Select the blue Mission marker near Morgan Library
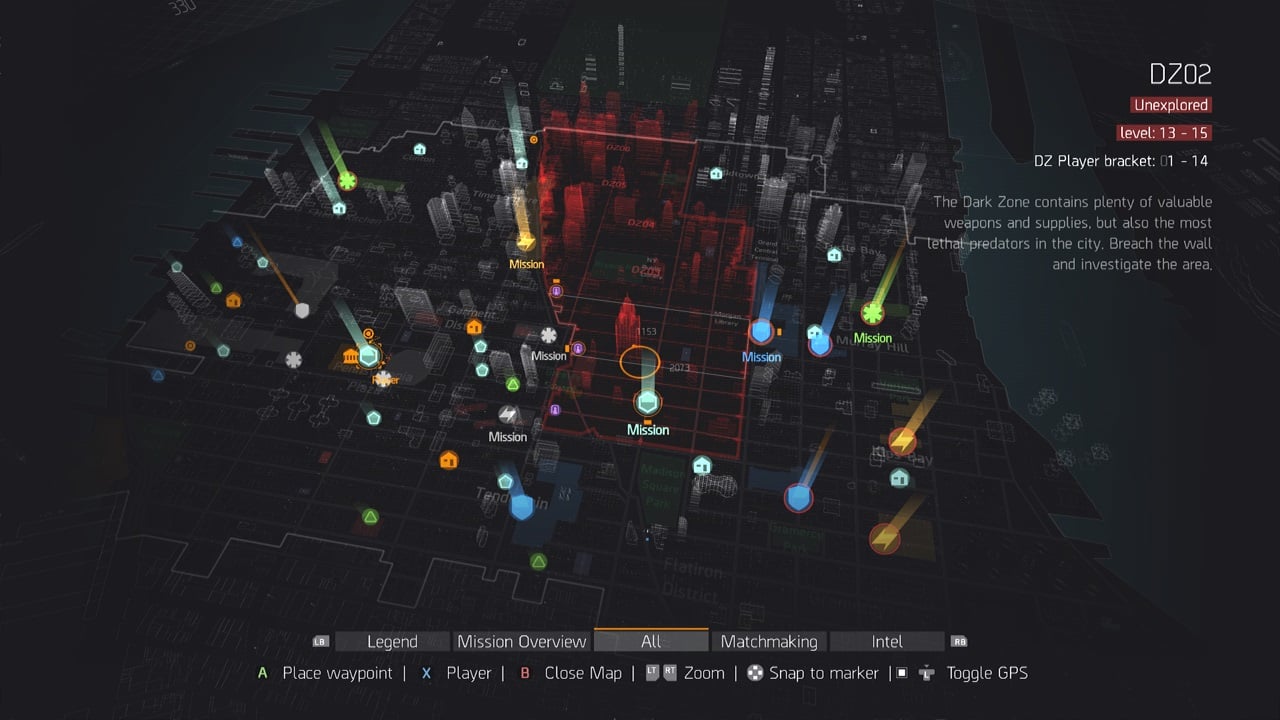 click(761, 330)
